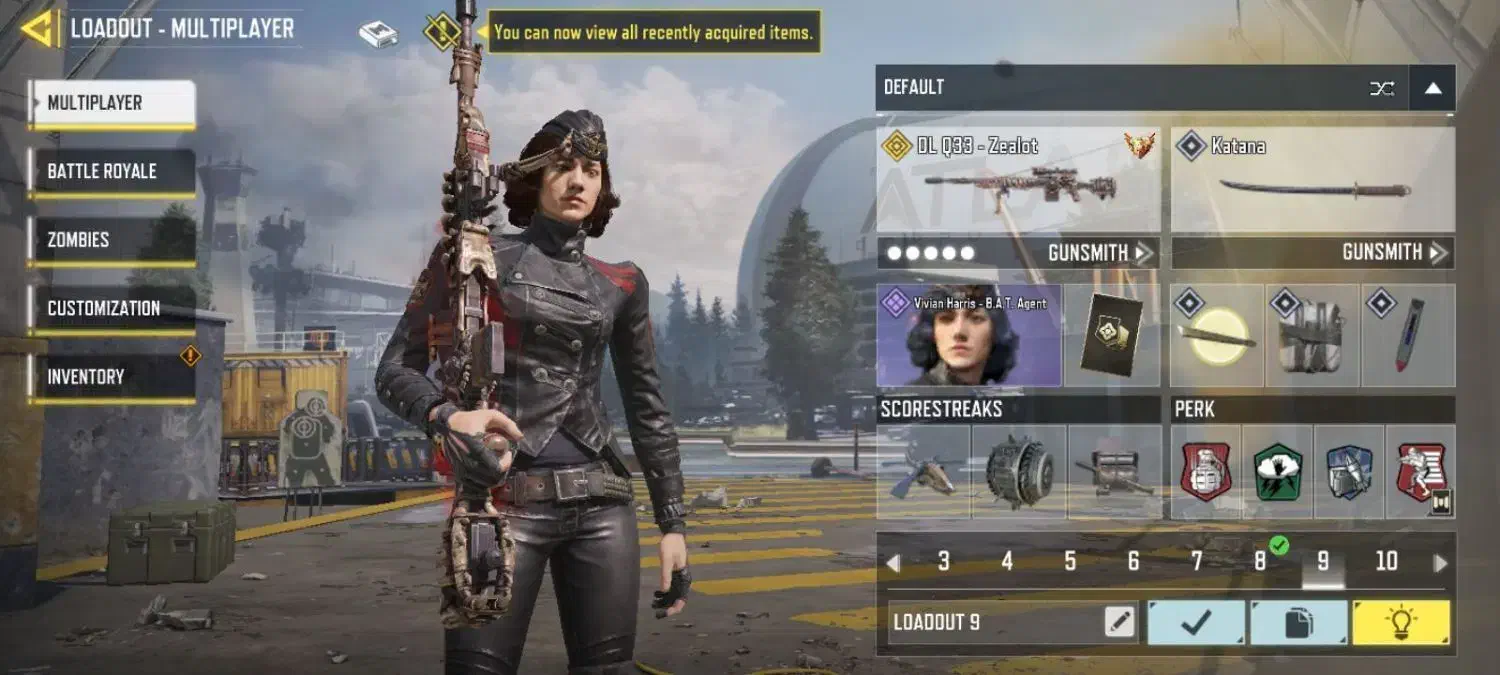
Task: Copy the loadout with the document button
Action: click(x=1298, y=622)
